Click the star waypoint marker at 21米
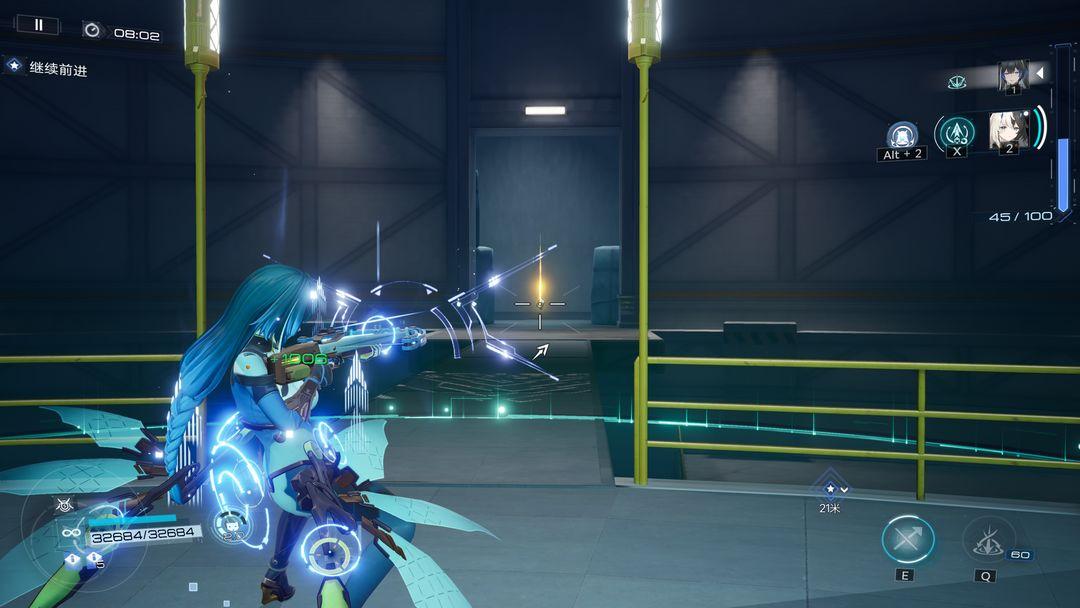The width and height of the screenshot is (1080, 608). (830, 489)
